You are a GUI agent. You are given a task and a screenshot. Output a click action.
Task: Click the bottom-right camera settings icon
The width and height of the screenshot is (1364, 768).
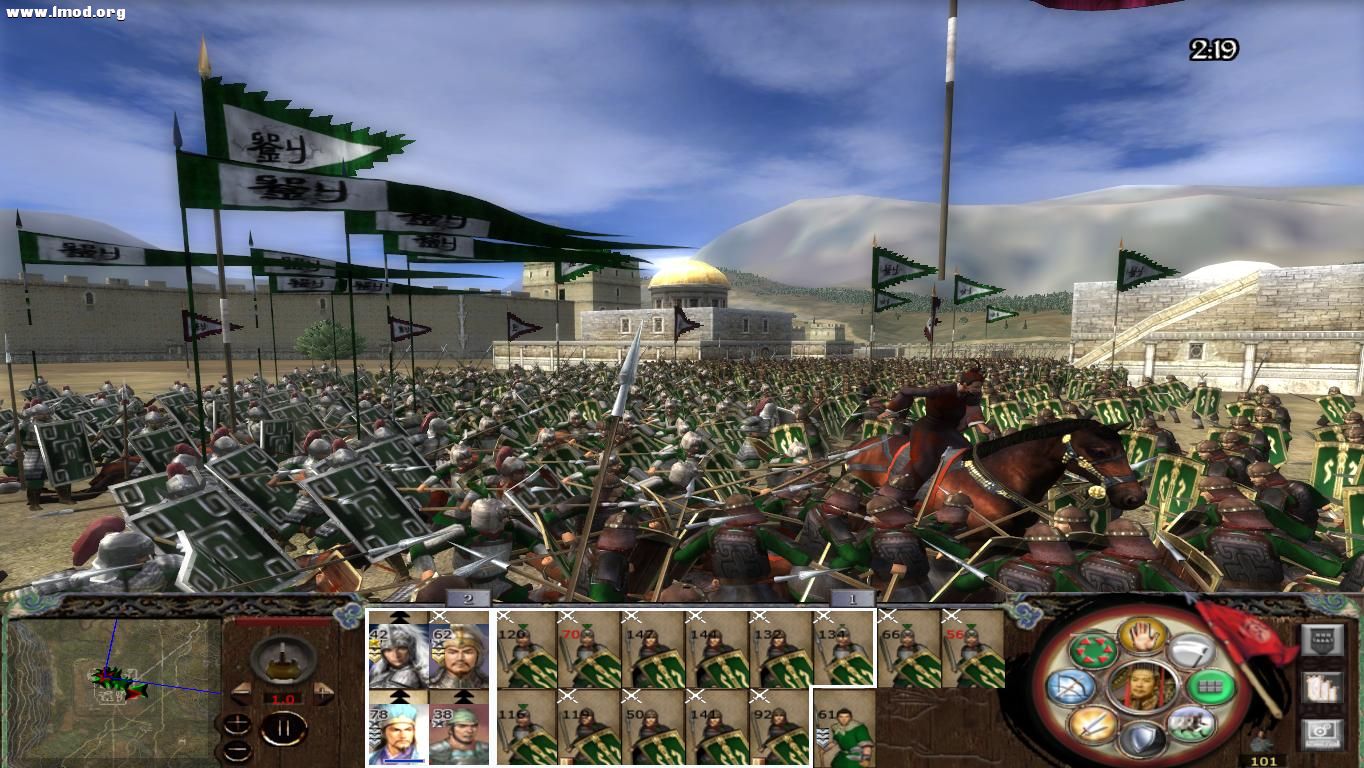click(1322, 731)
